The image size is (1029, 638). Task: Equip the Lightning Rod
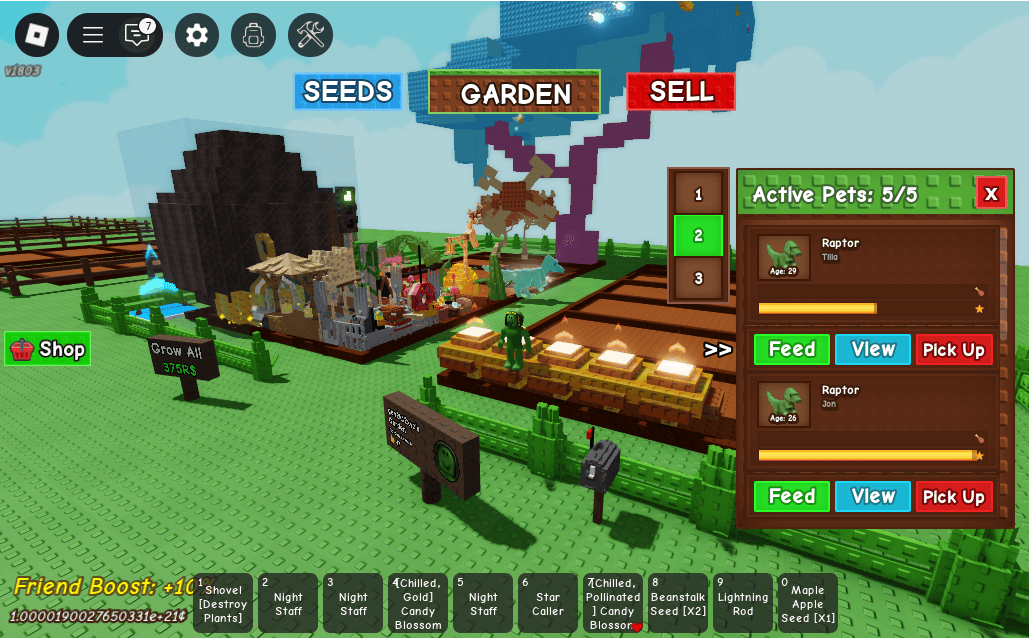pyautogui.click(x=743, y=603)
